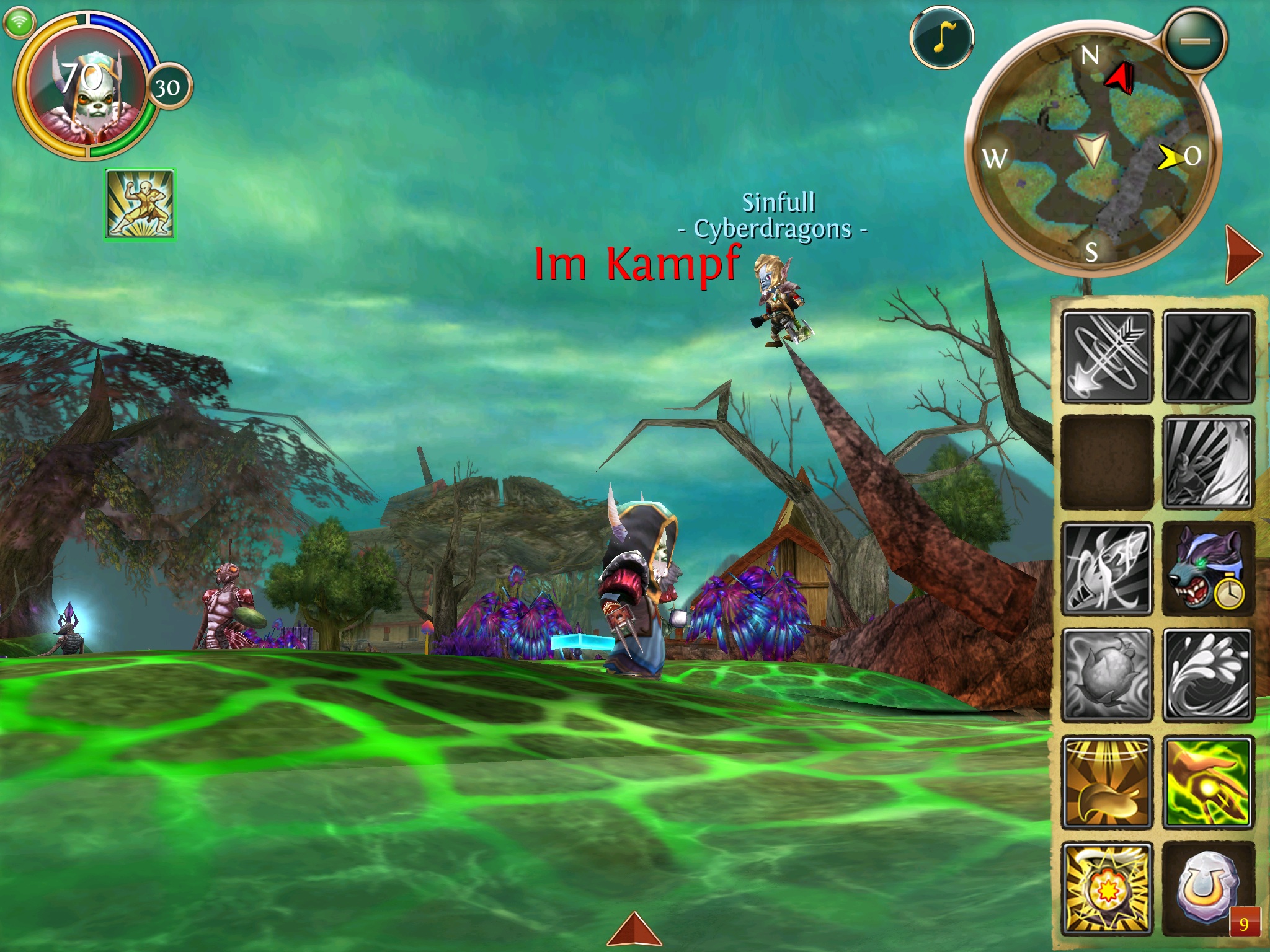The width and height of the screenshot is (1270, 952).
Task: Activate the golden starburst skill
Action: [x=1107, y=889]
